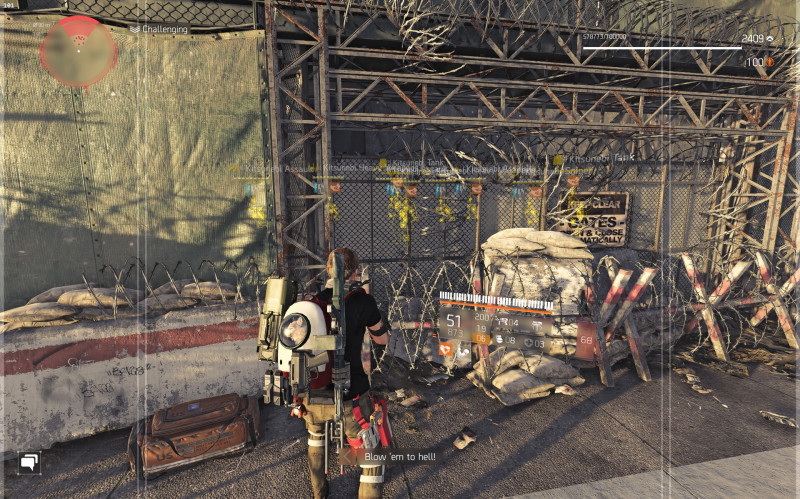Viewport: 800px width, 499px height.
Task: Select the grenade slot showing 04
Action: pyautogui.click(x=507, y=323)
